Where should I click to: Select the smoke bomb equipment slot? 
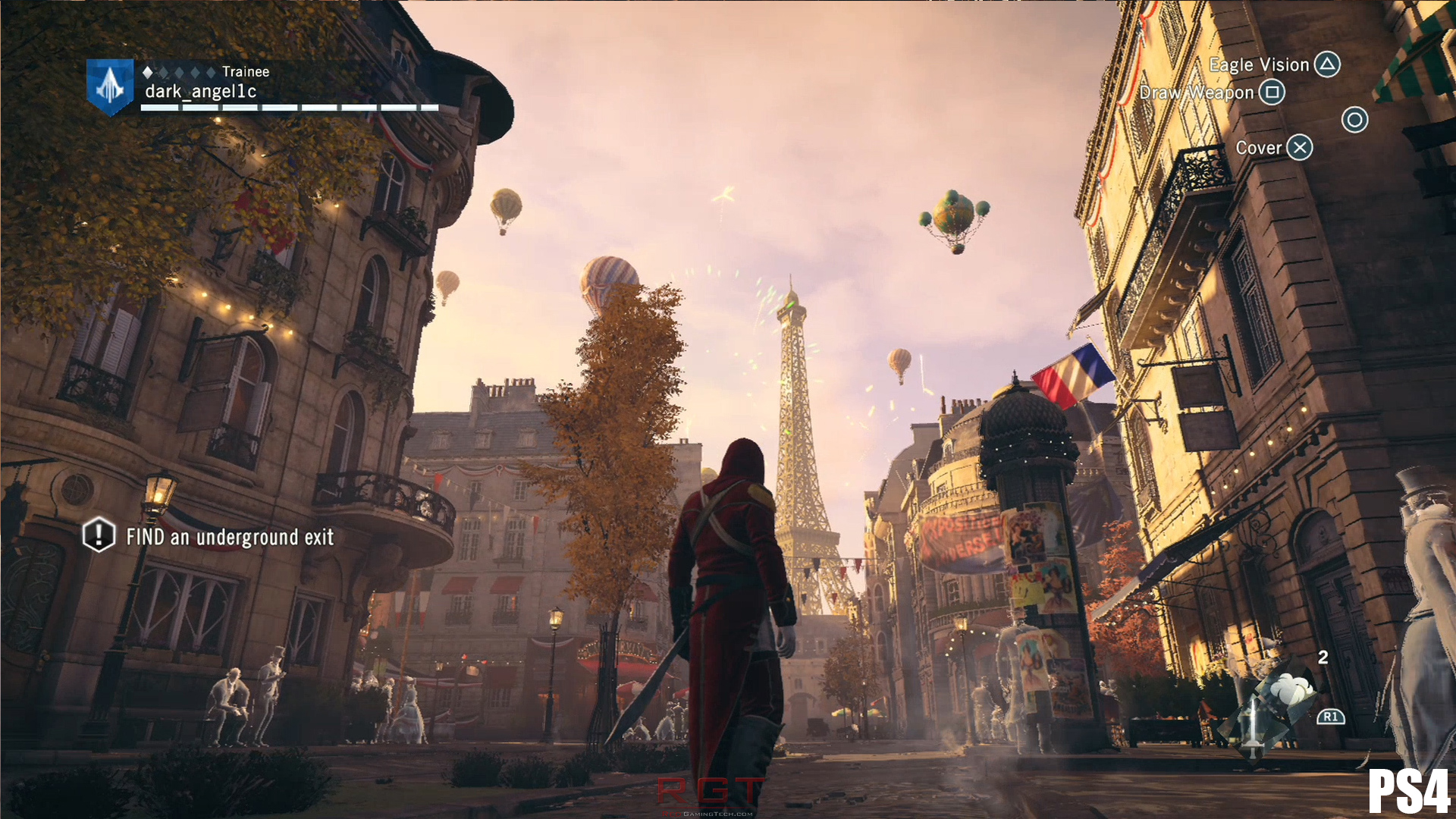click(x=1293, y=692)
